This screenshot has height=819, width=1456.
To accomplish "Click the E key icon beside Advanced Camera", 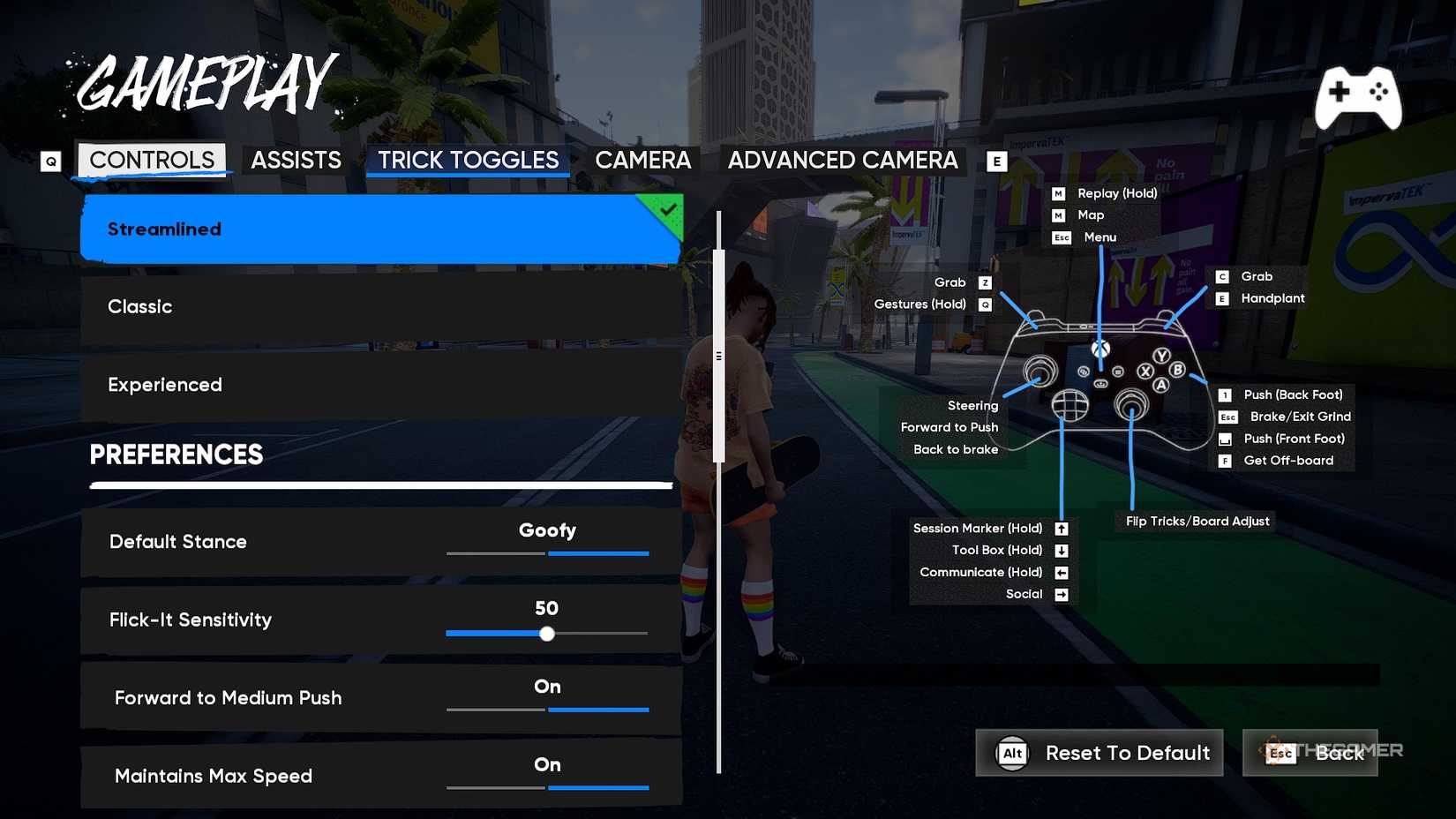I will [x=996, y=162].
